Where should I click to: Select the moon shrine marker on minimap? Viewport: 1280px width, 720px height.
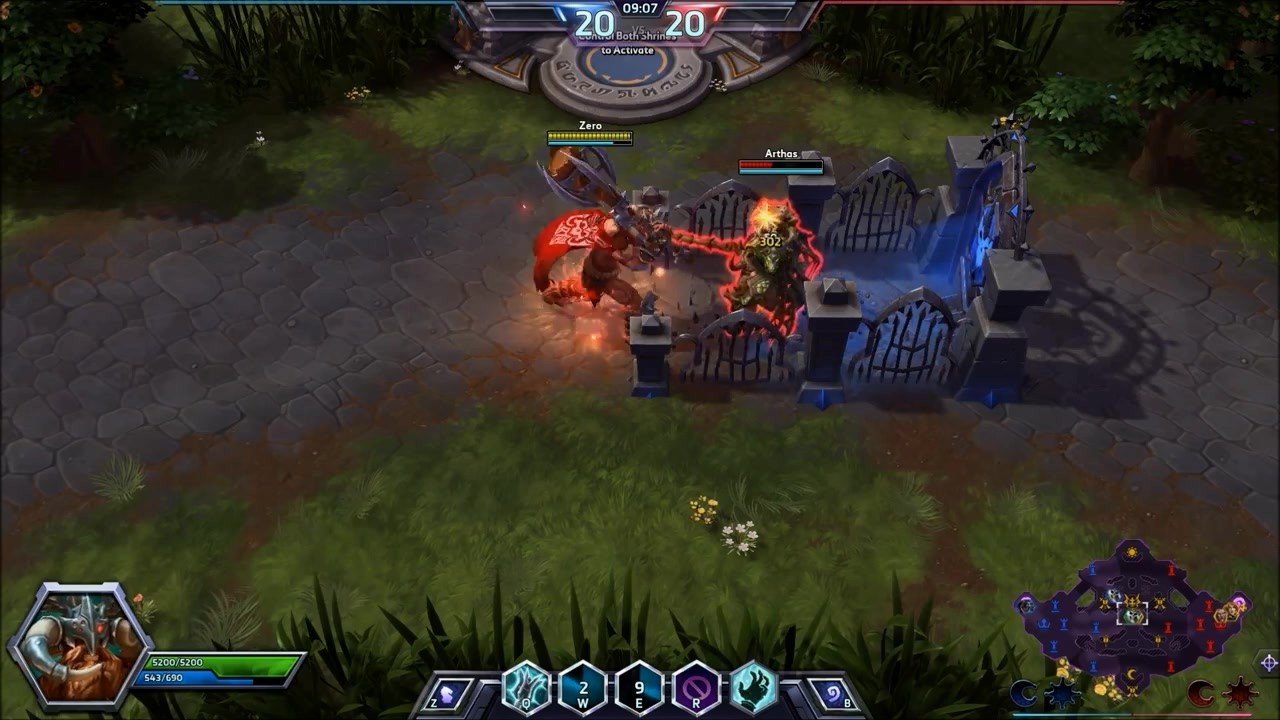point(1133,676)
